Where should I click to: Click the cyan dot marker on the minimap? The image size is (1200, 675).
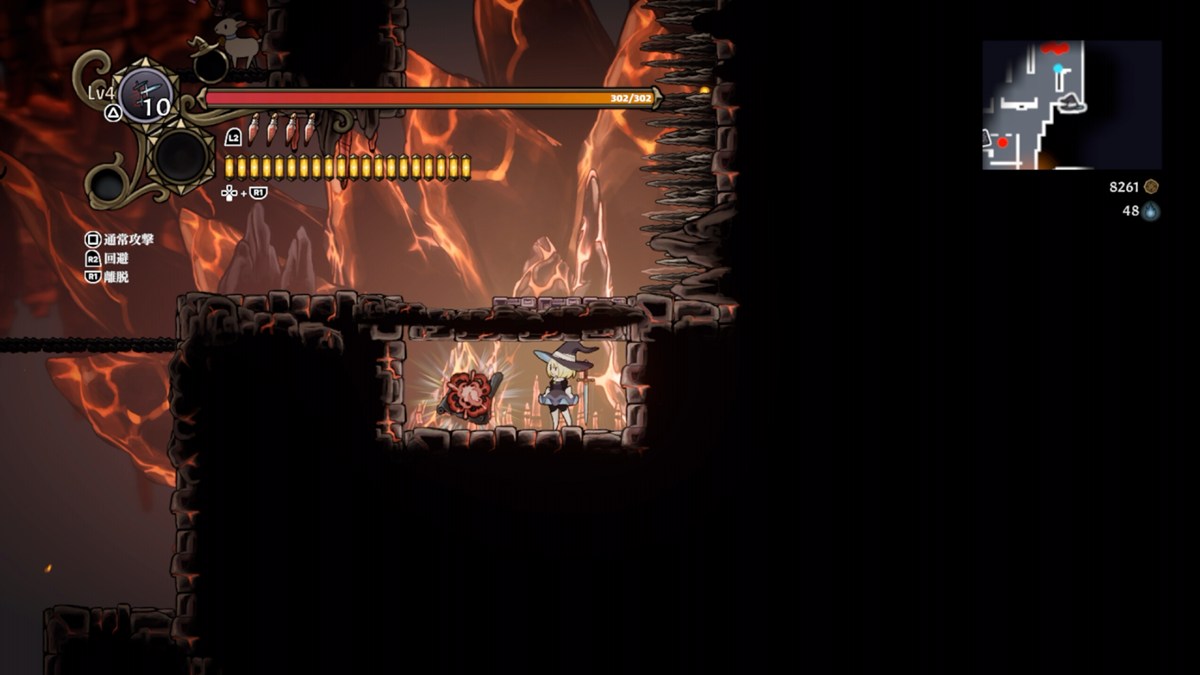click(x=1058, y=69)
